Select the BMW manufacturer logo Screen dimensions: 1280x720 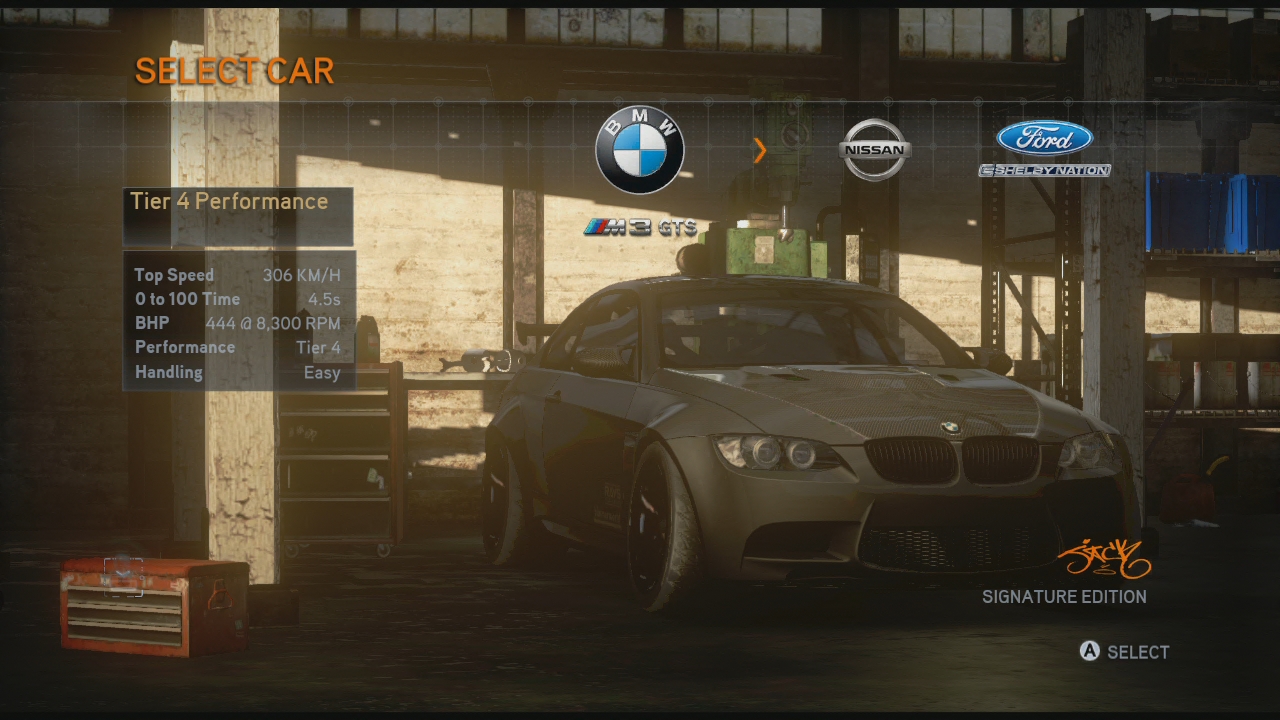640,150
